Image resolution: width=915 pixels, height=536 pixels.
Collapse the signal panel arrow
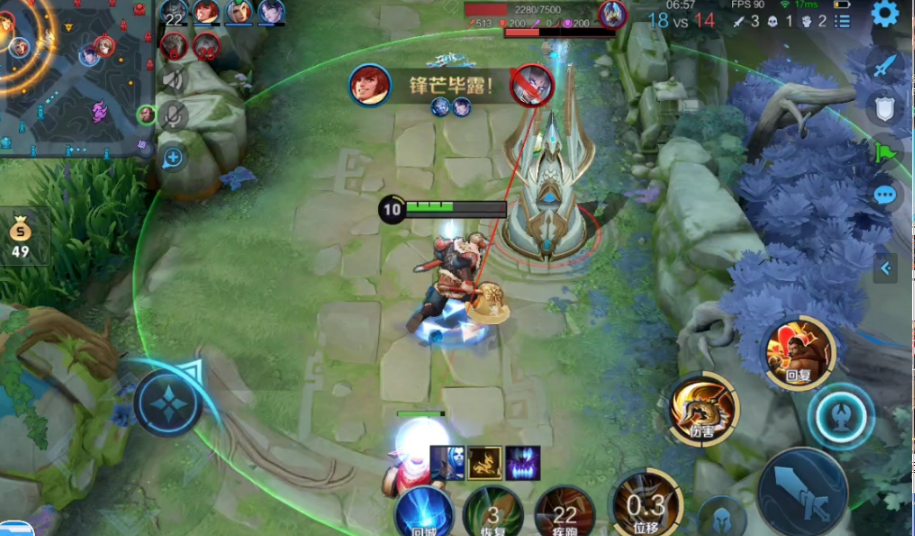pyautogui.click(x=884, y=268)
